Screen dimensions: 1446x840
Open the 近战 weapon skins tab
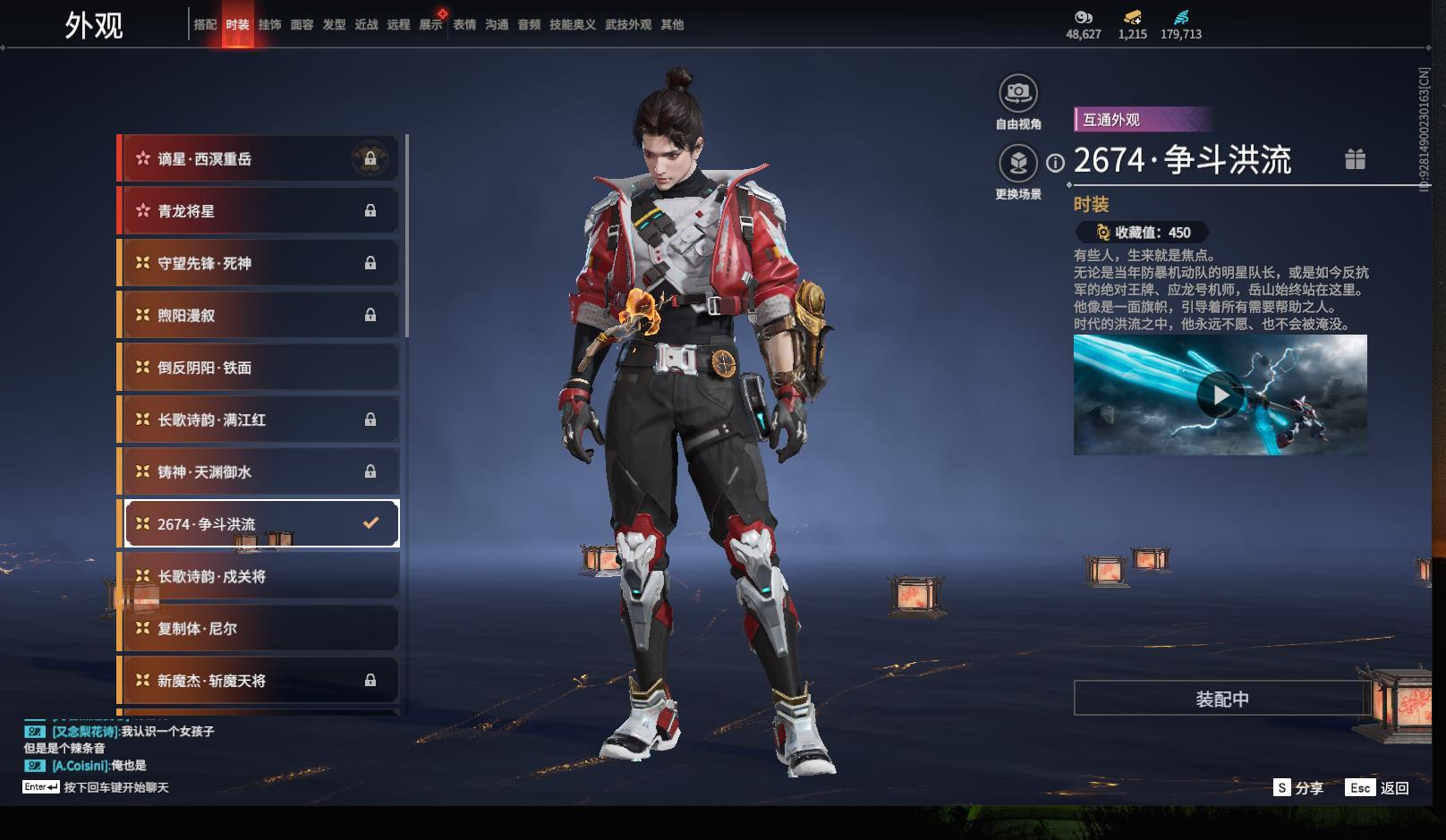366,25
